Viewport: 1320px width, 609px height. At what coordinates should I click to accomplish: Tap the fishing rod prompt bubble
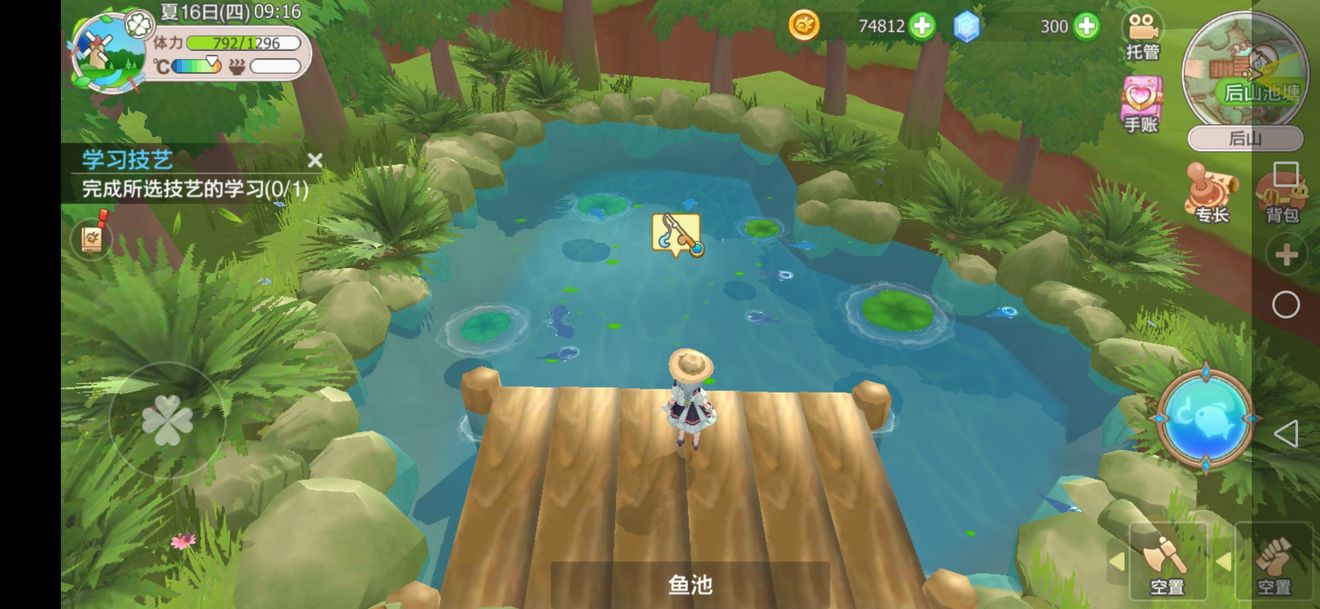pyautogui.click(x=676, y=234)
